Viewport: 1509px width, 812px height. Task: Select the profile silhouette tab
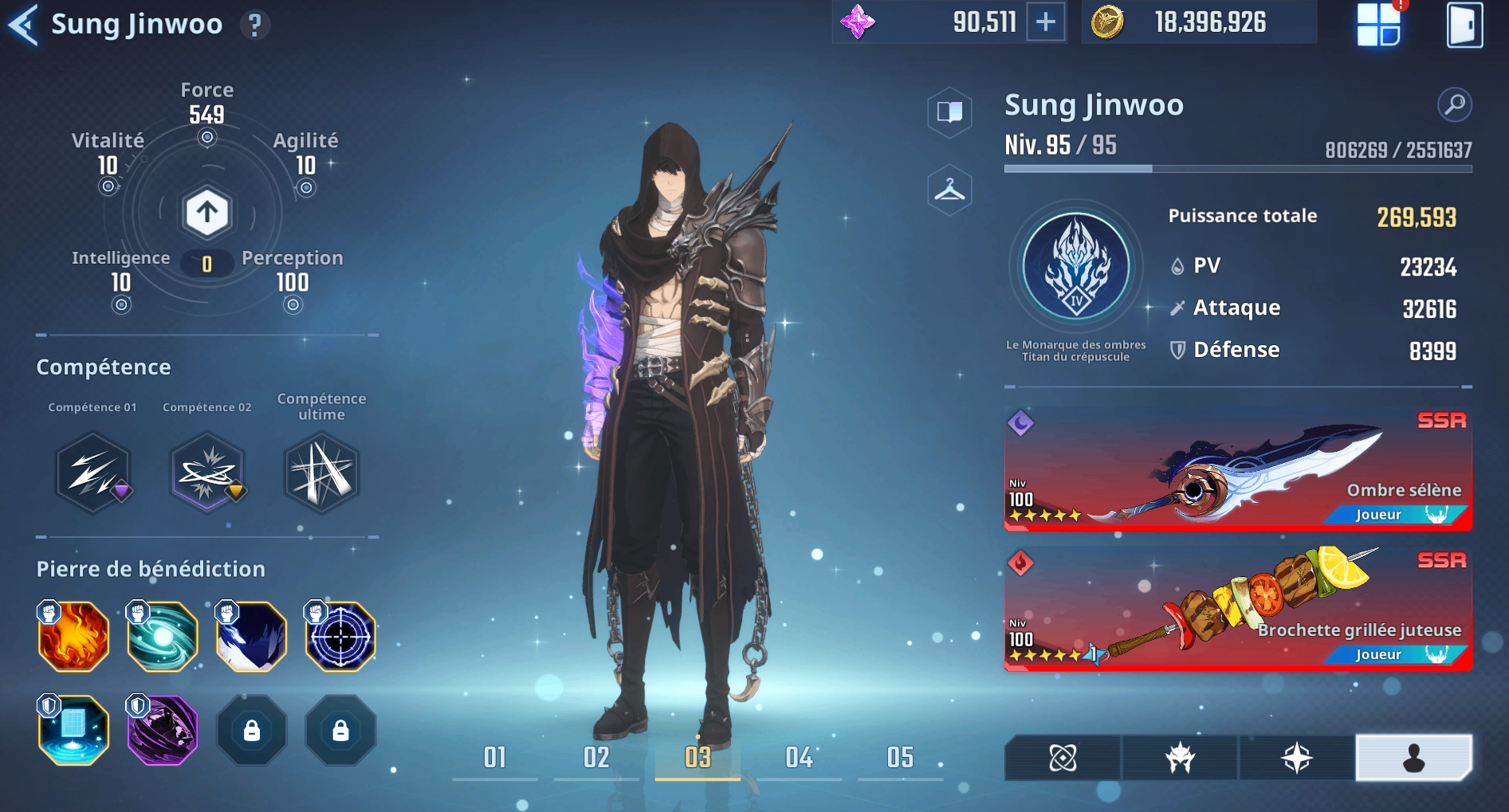pyautogui.click(x=1413, y=758)
